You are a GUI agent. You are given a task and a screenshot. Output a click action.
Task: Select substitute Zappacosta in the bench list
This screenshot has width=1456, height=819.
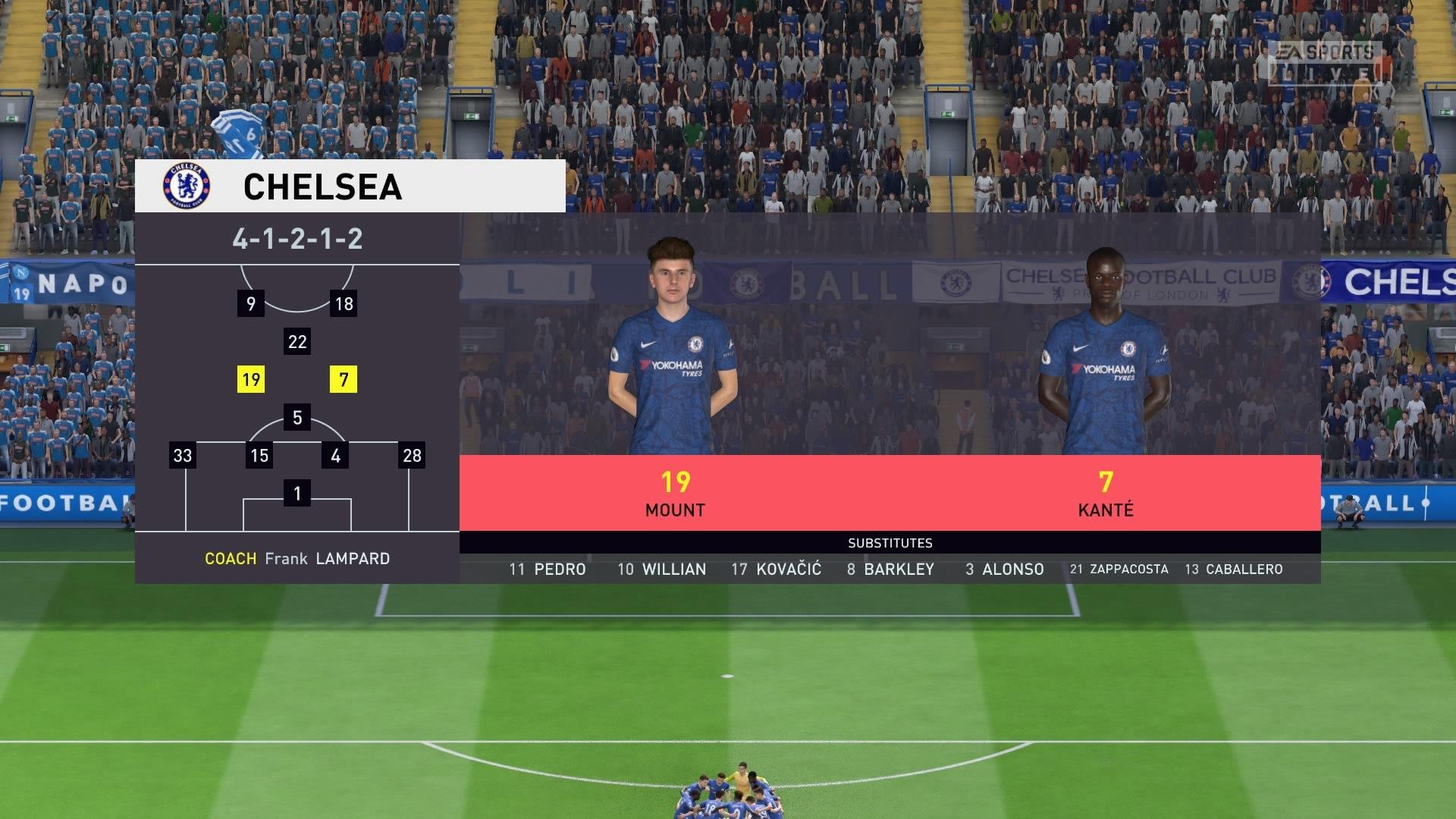tap(1119, 570)
